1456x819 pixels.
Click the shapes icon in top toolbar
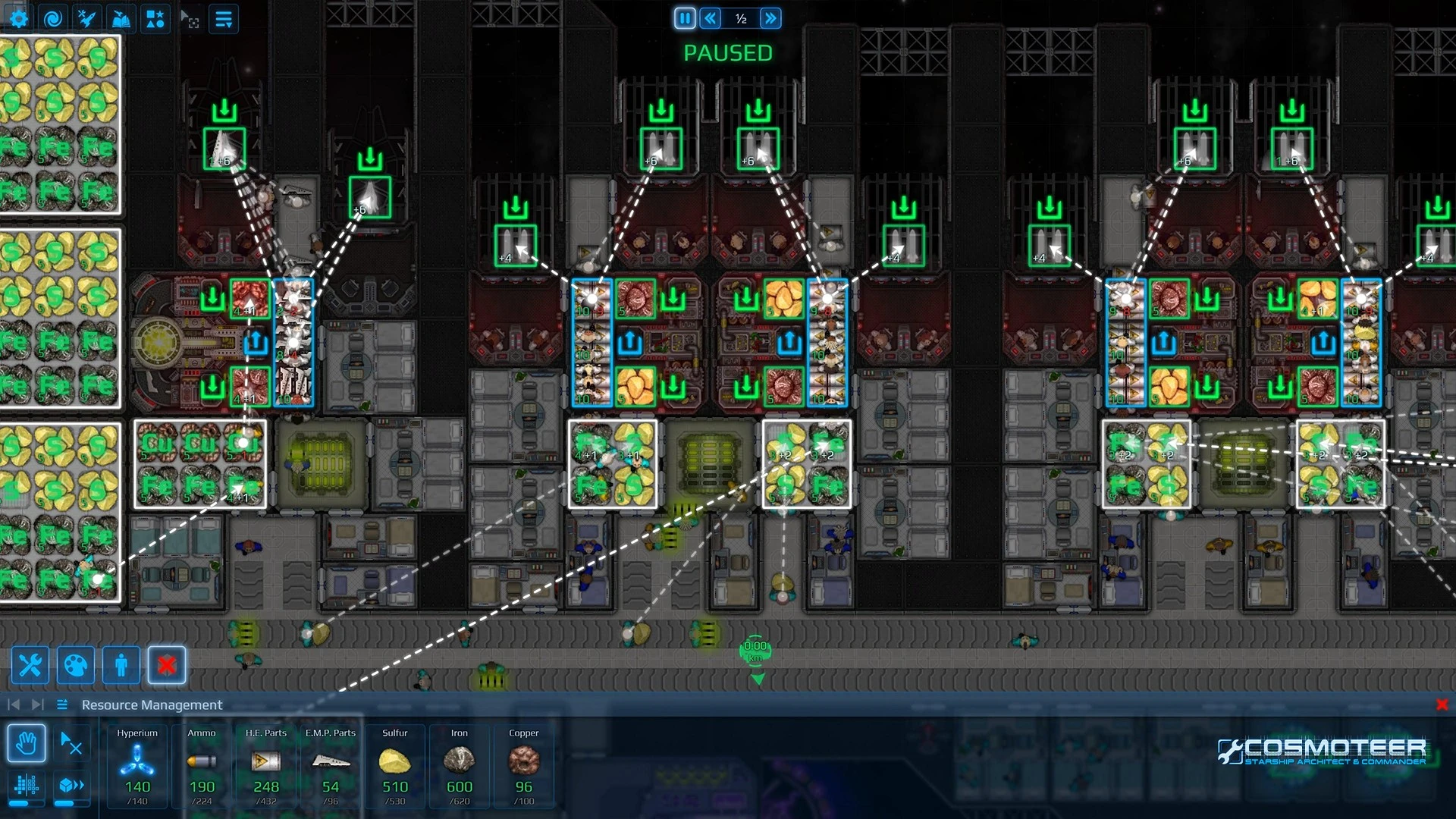[x=155, y=19]
